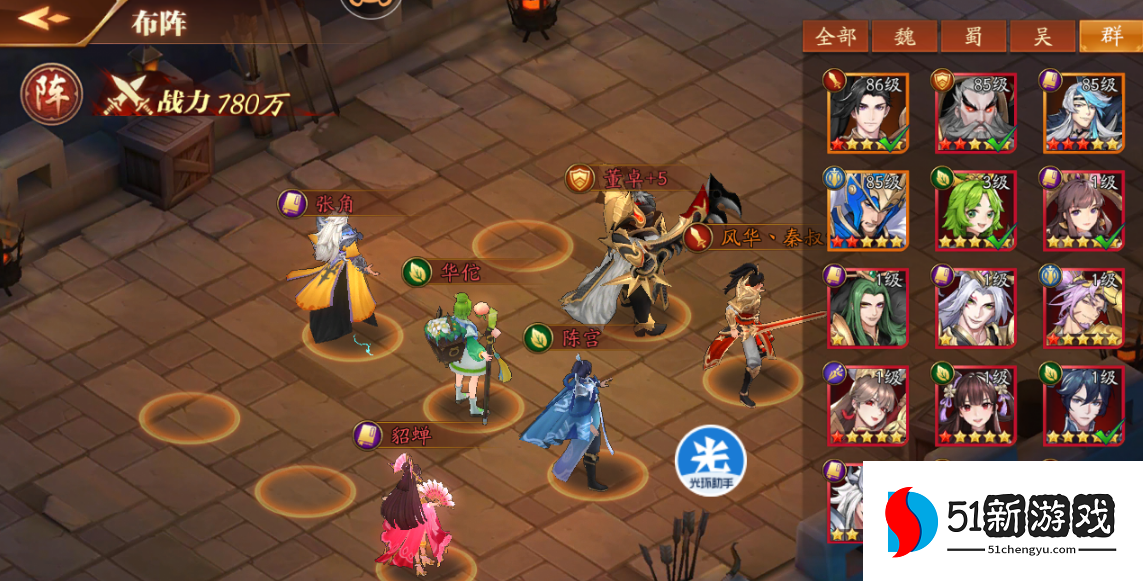Pick the purple-haired level 1 hero portrait
The height and width of the screenshot is (581, 1143).
(1083, 306)
